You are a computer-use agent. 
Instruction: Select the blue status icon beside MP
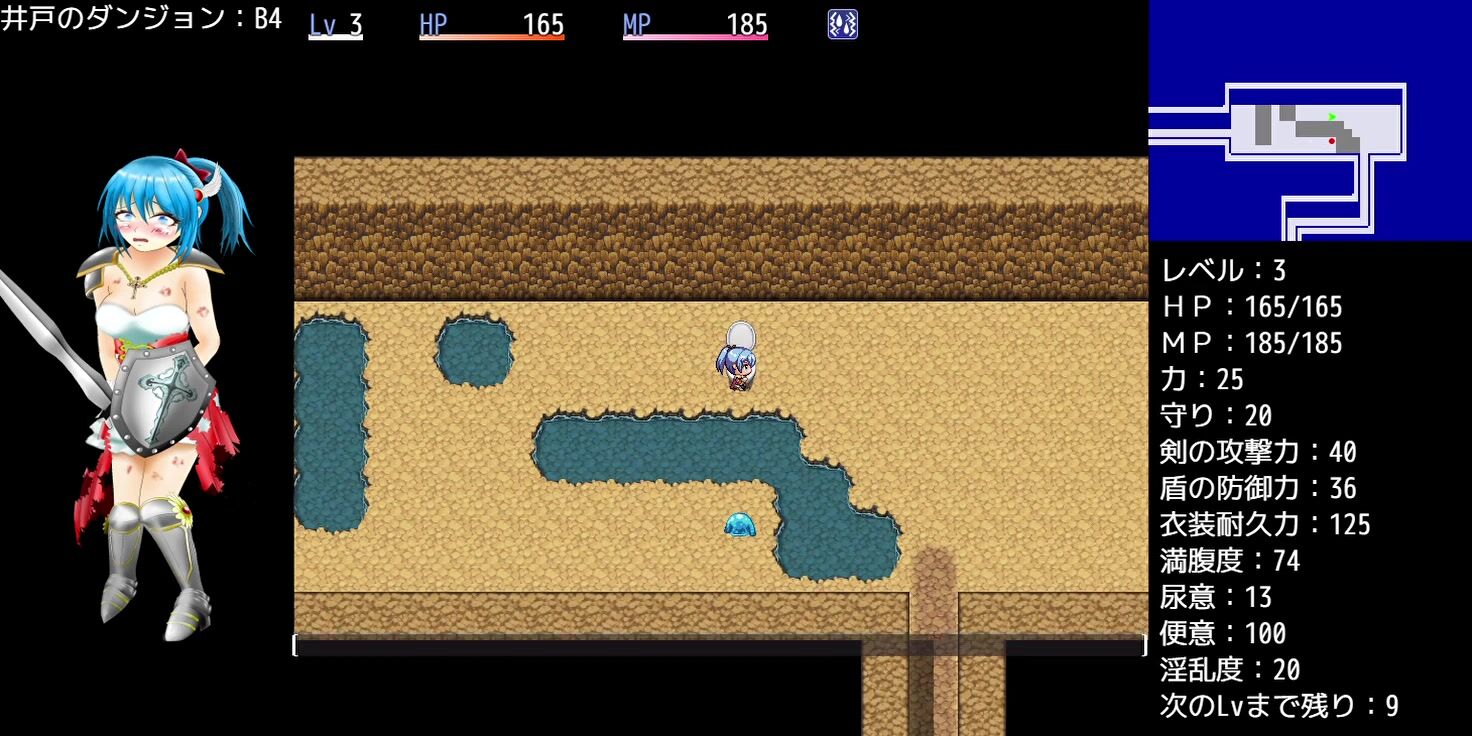pos(842,25)
